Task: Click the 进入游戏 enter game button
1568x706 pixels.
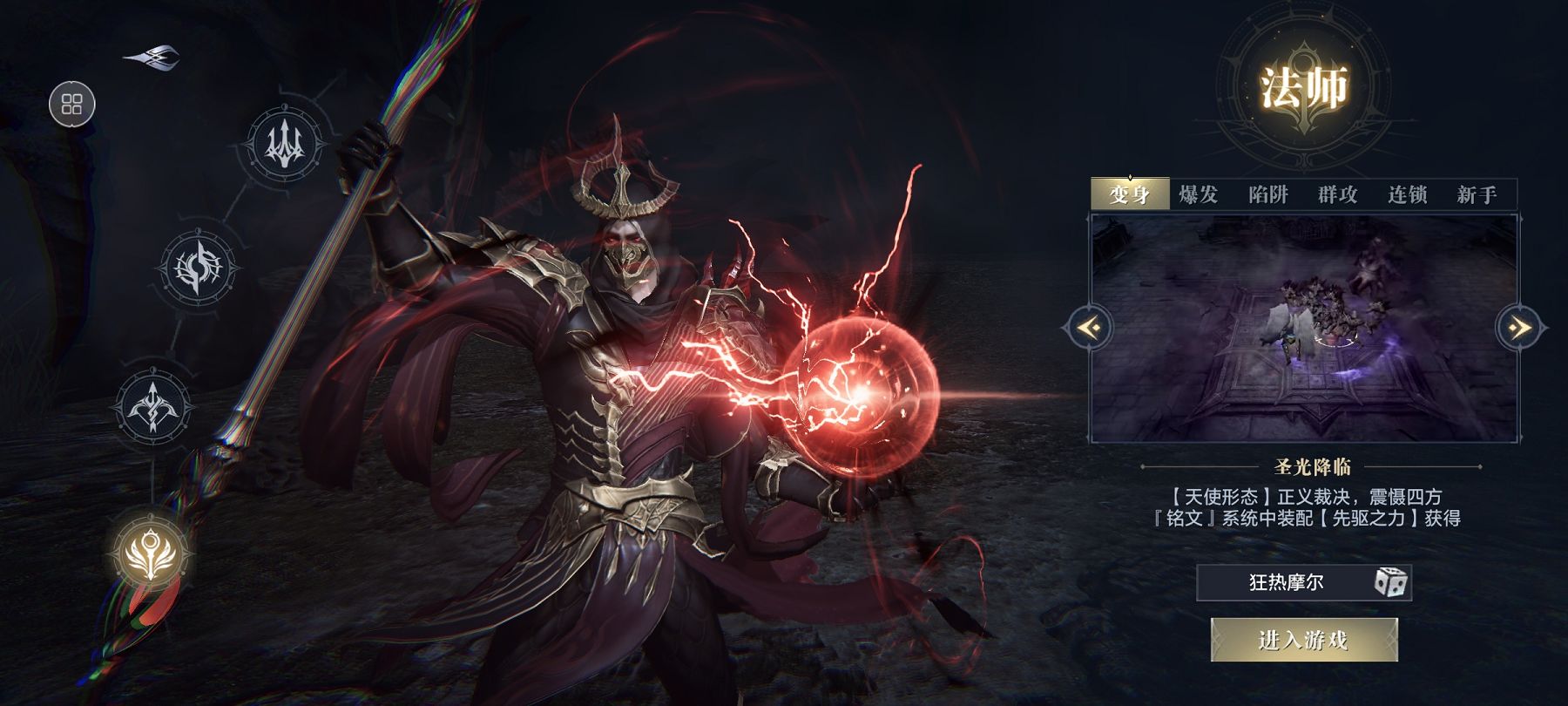Action: pyautogui.click(x=1303, y=641)
